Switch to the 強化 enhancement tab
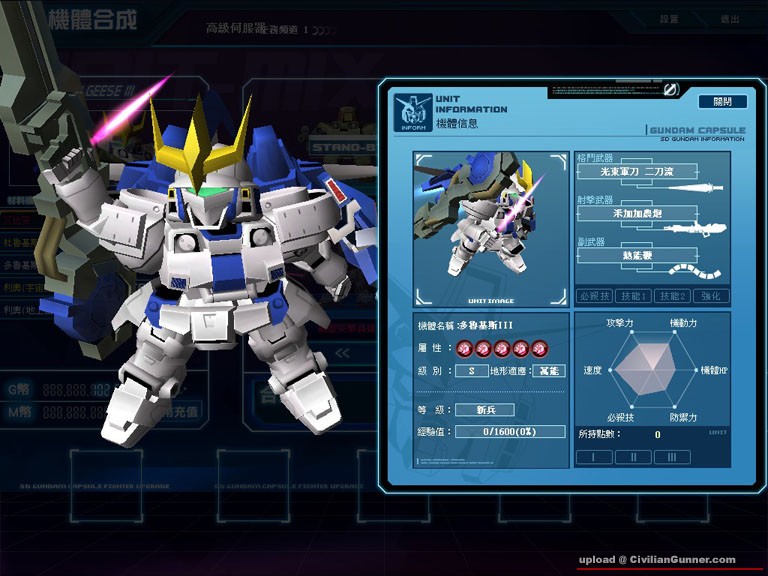Screen dimensions: 768x576 coord(711,296)
